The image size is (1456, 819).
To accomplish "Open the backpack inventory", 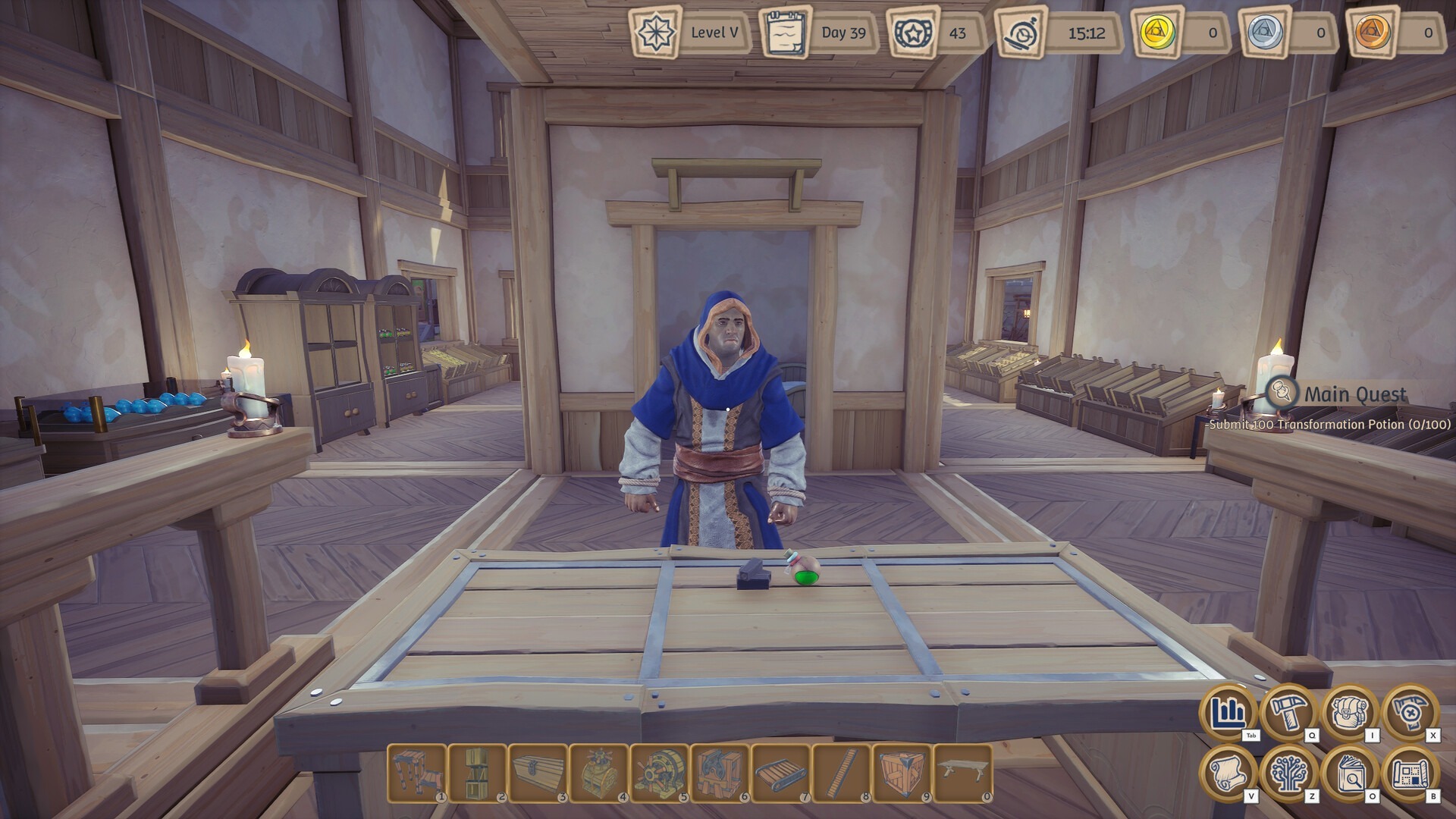I will click(1350, 713).
